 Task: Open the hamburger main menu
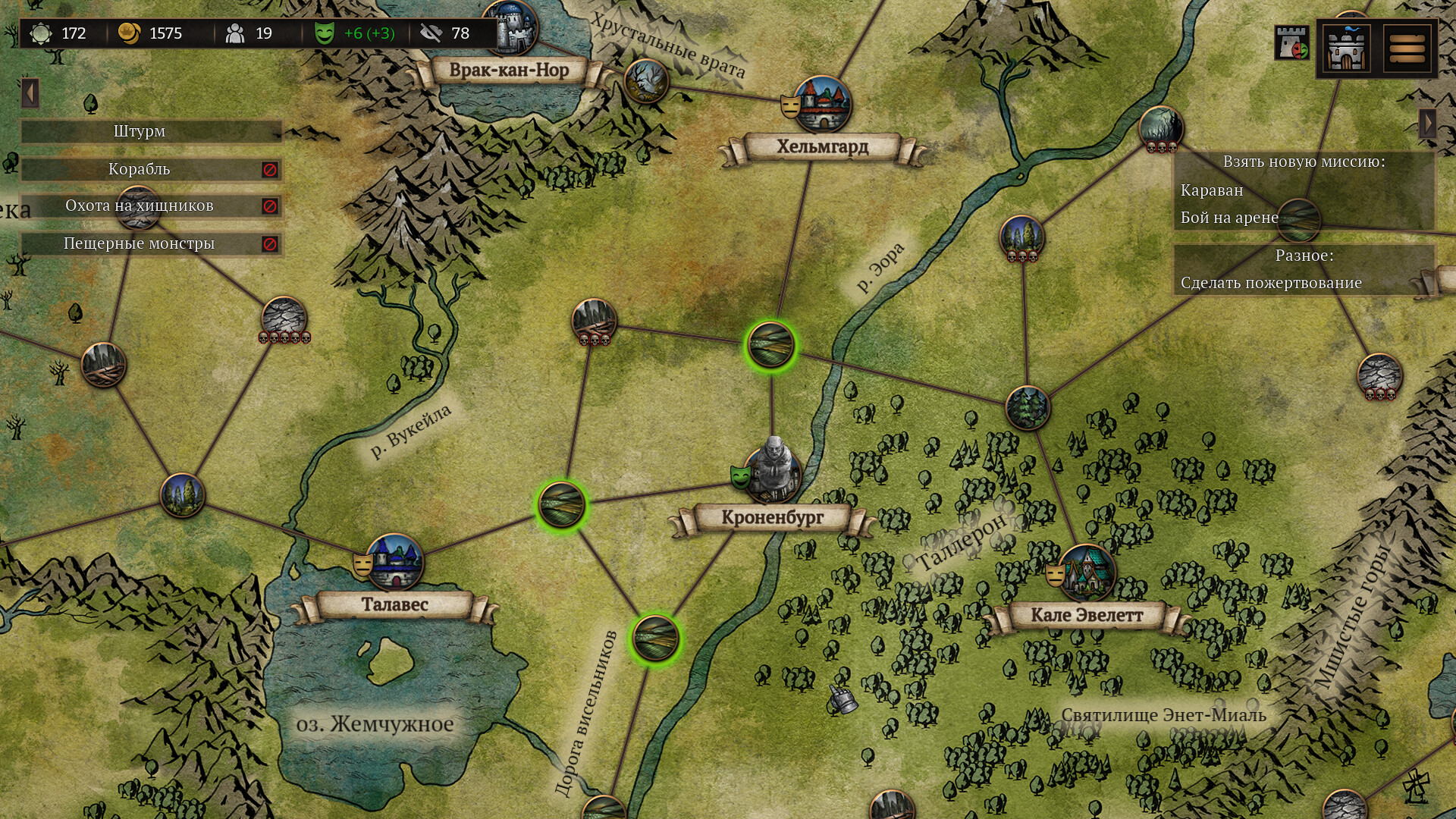(1407, 48)
